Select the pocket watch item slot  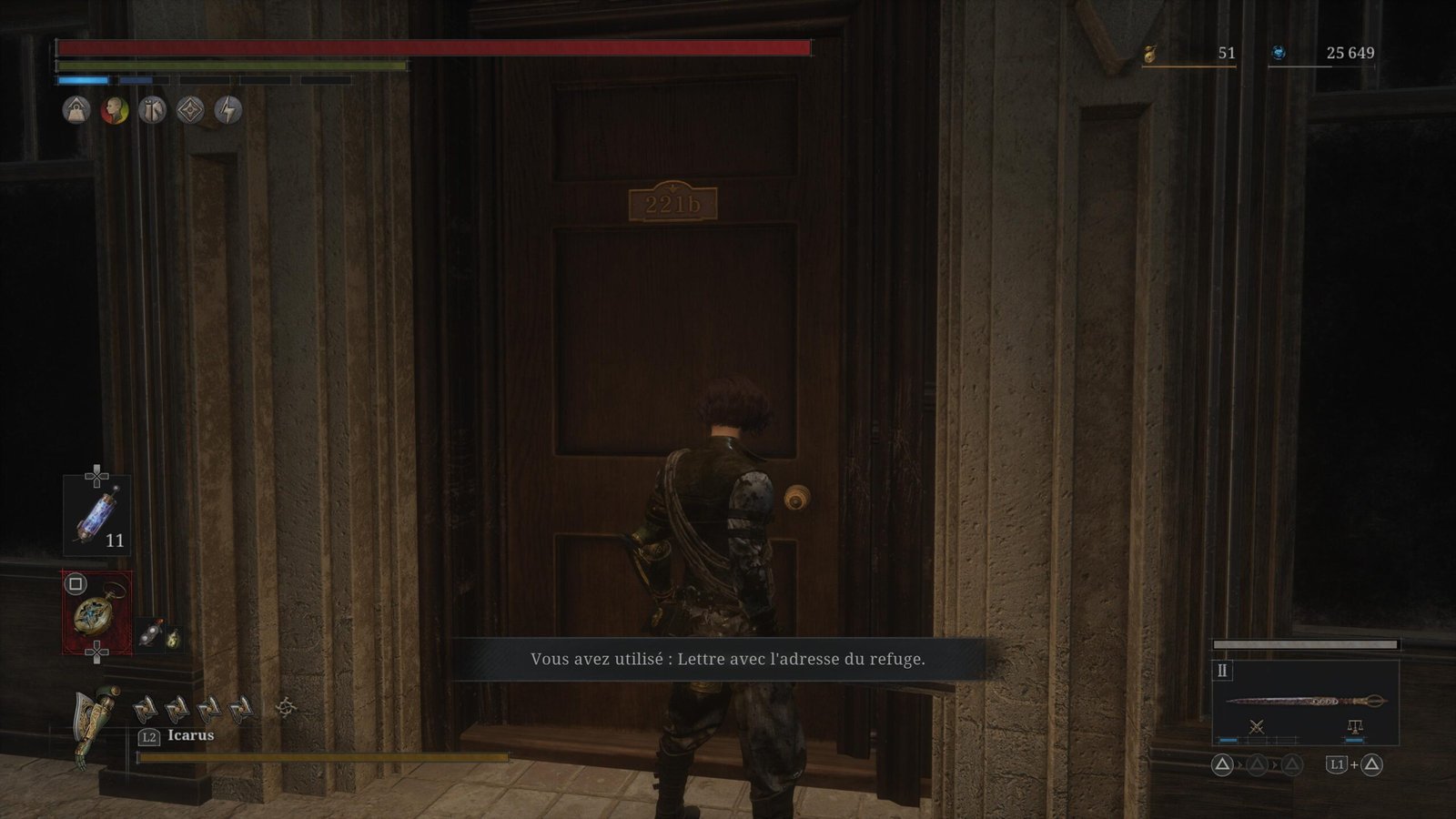tap(96, 612)
